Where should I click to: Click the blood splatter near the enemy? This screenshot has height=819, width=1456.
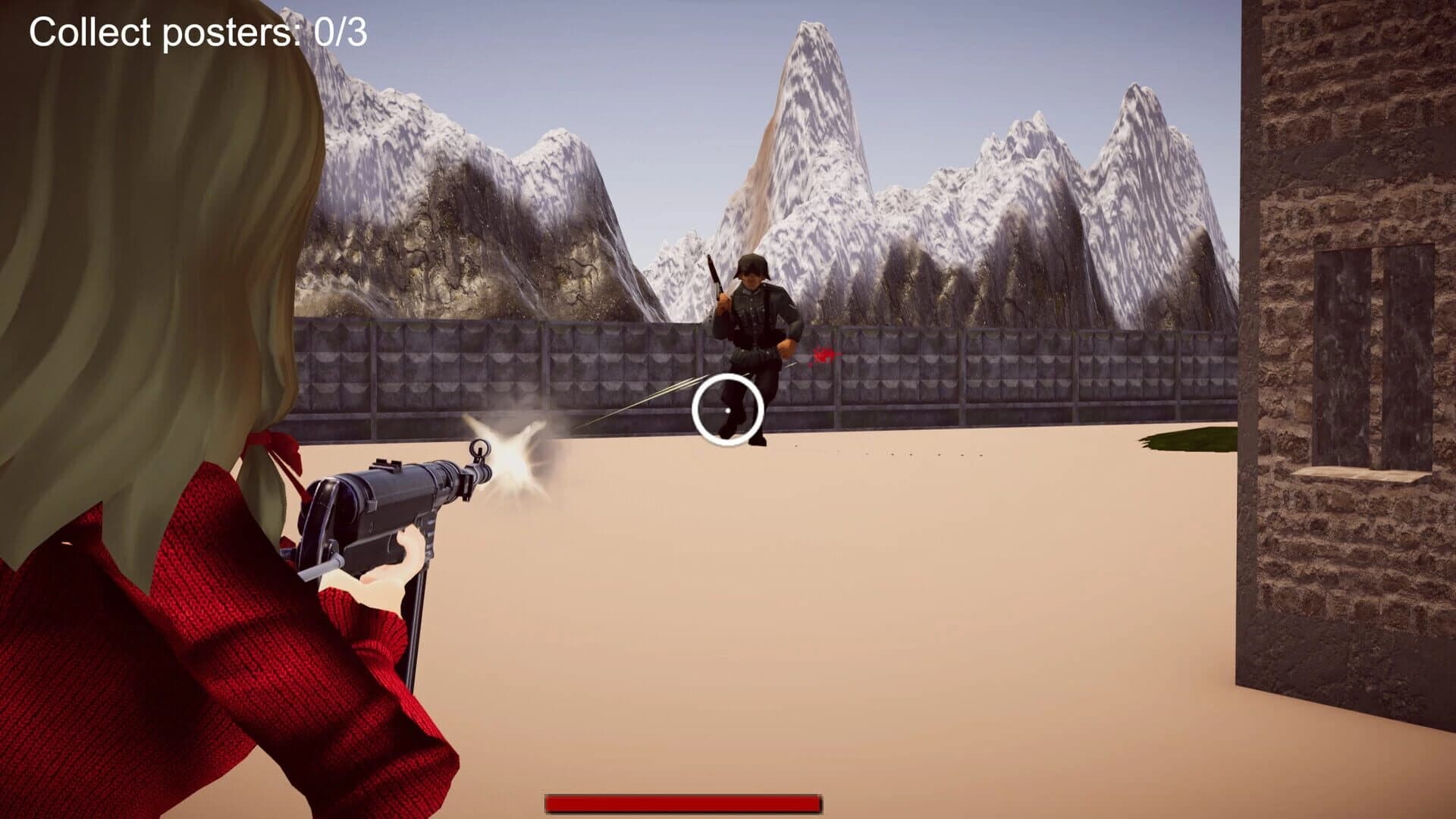pos(823,355)
